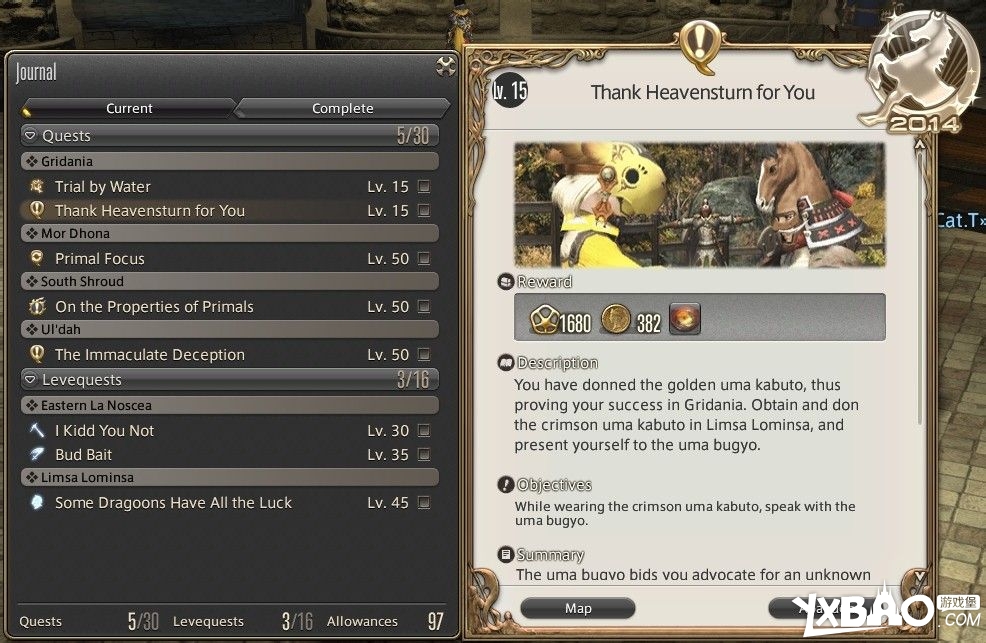
Task: Open the quest Map button
Action: click(578, 608)
